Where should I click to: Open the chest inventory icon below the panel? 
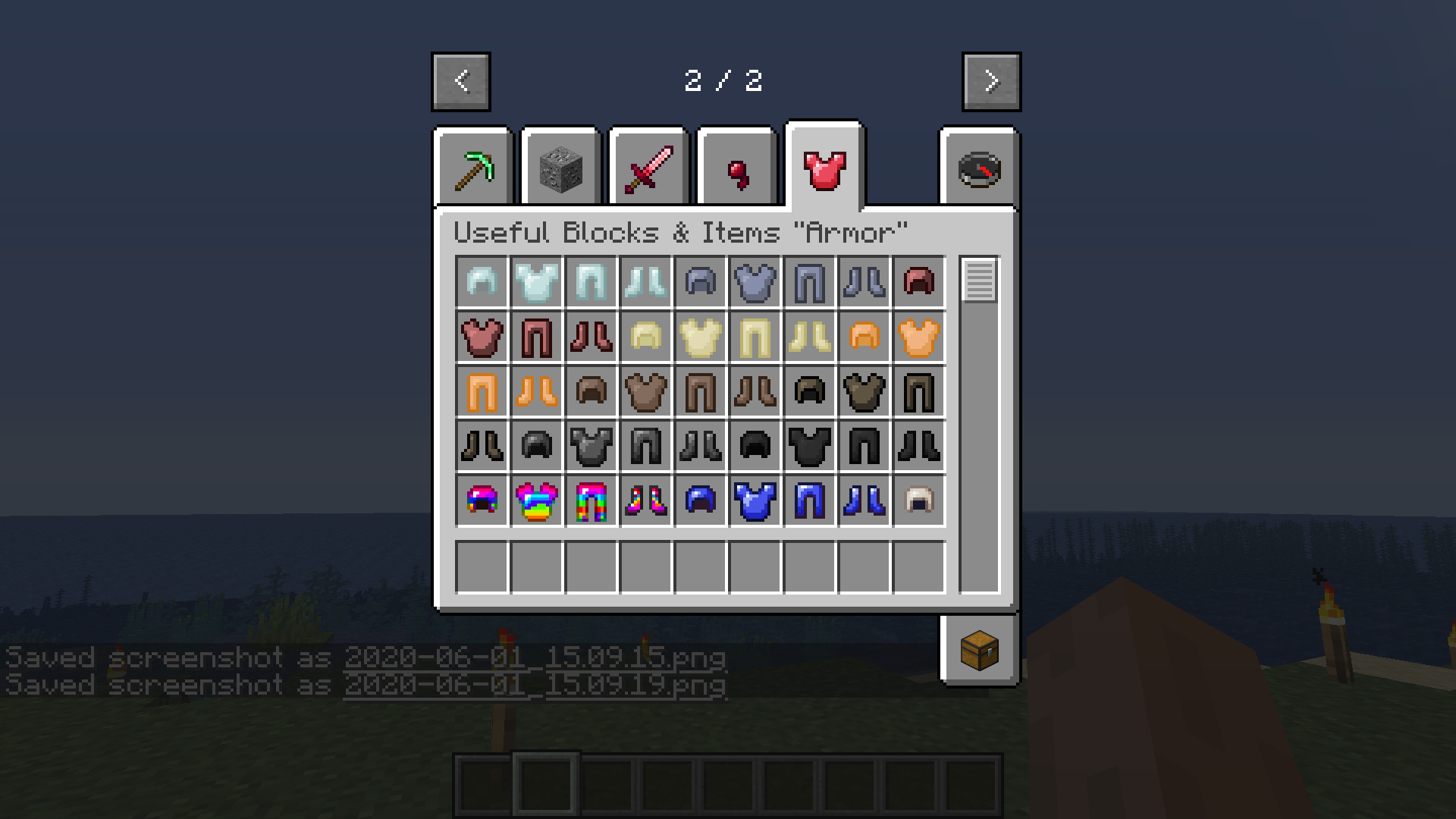coord(979,650)
